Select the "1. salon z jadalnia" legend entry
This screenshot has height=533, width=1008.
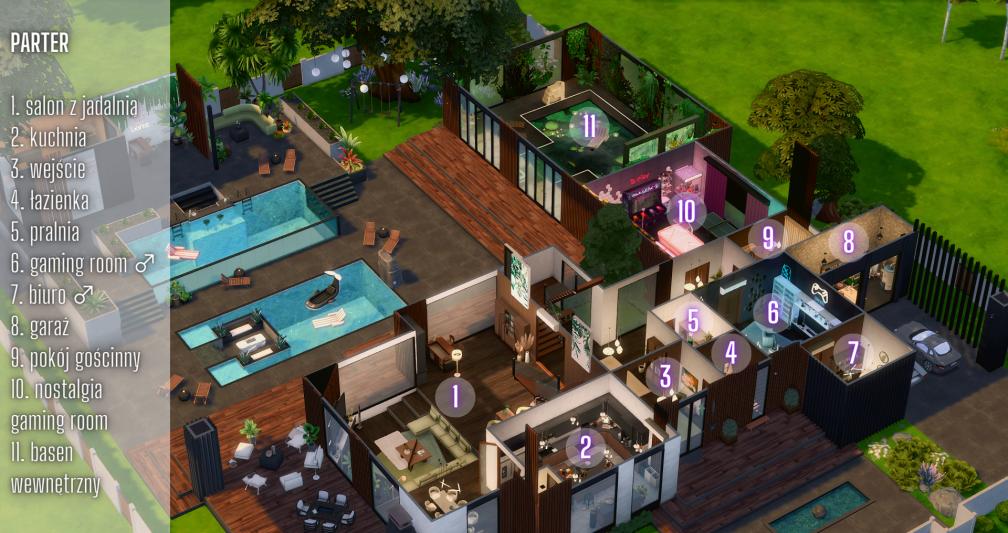(x=74, y=104)
